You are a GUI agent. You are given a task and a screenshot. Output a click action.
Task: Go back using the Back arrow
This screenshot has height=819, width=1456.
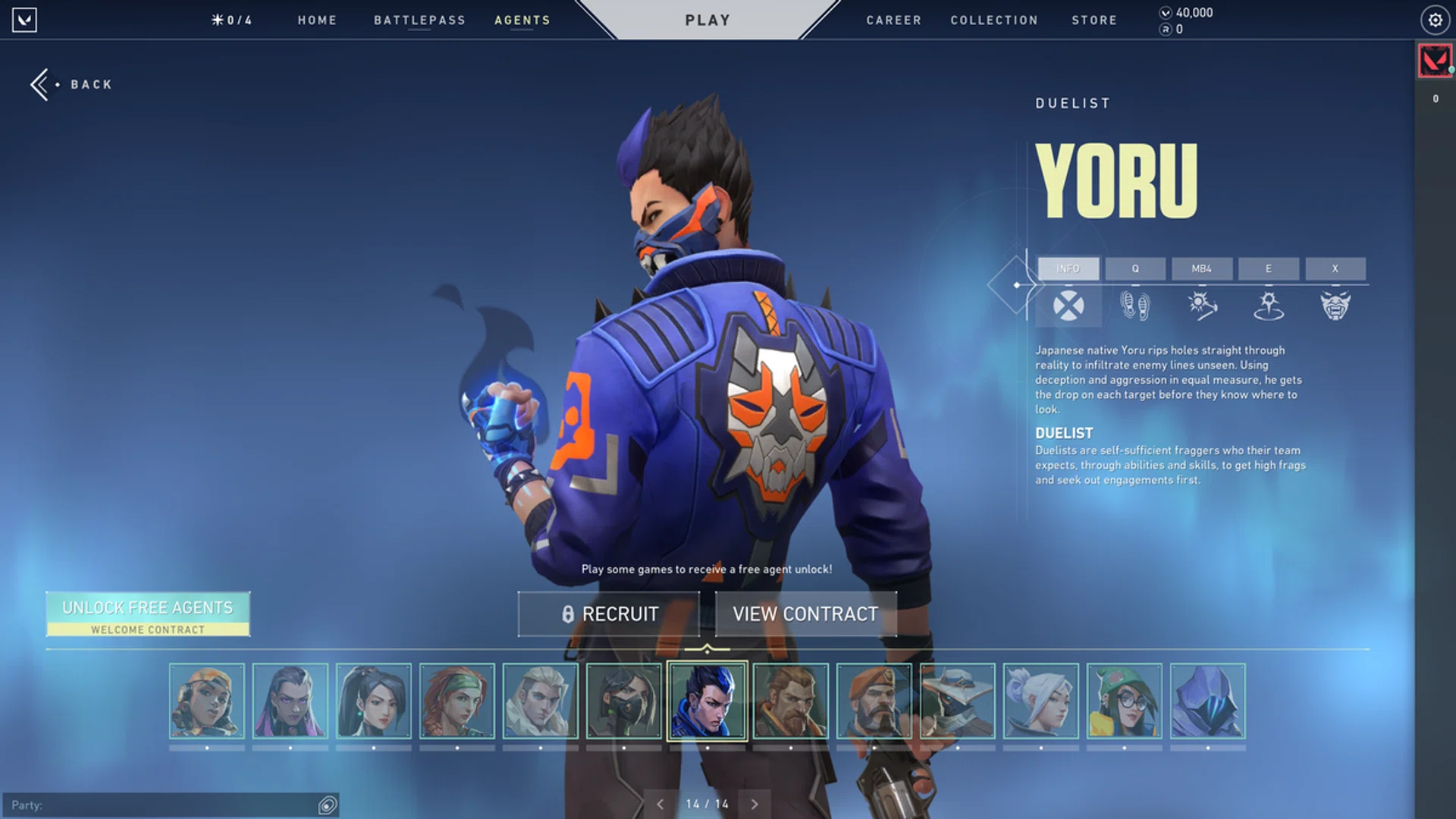(71, 84)
